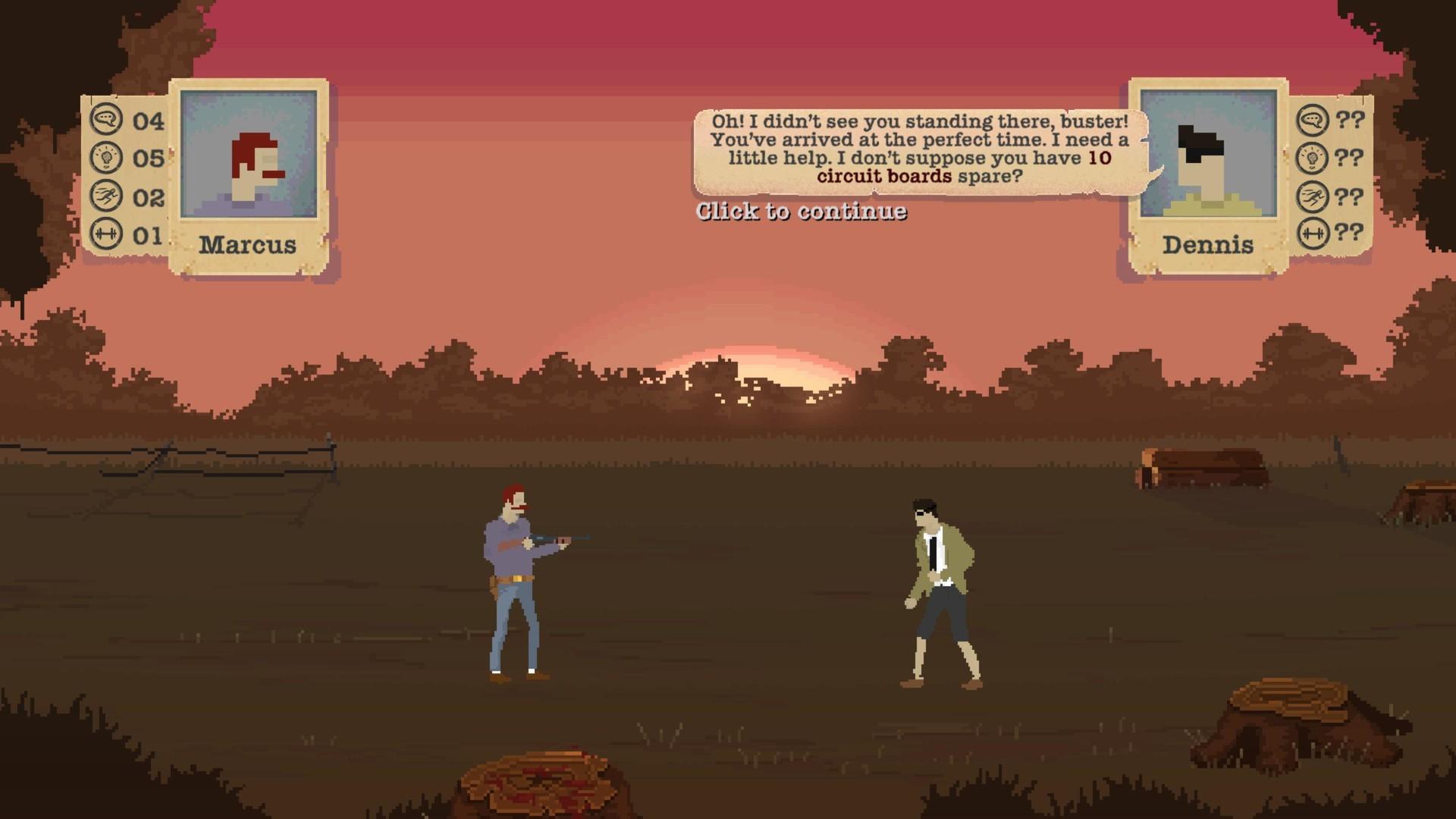Image resolution: width=1456 pixels, height=819 pixels.
Task: Select Dennis's intelligence lightbulb icon
Action: click(1313, 158)
